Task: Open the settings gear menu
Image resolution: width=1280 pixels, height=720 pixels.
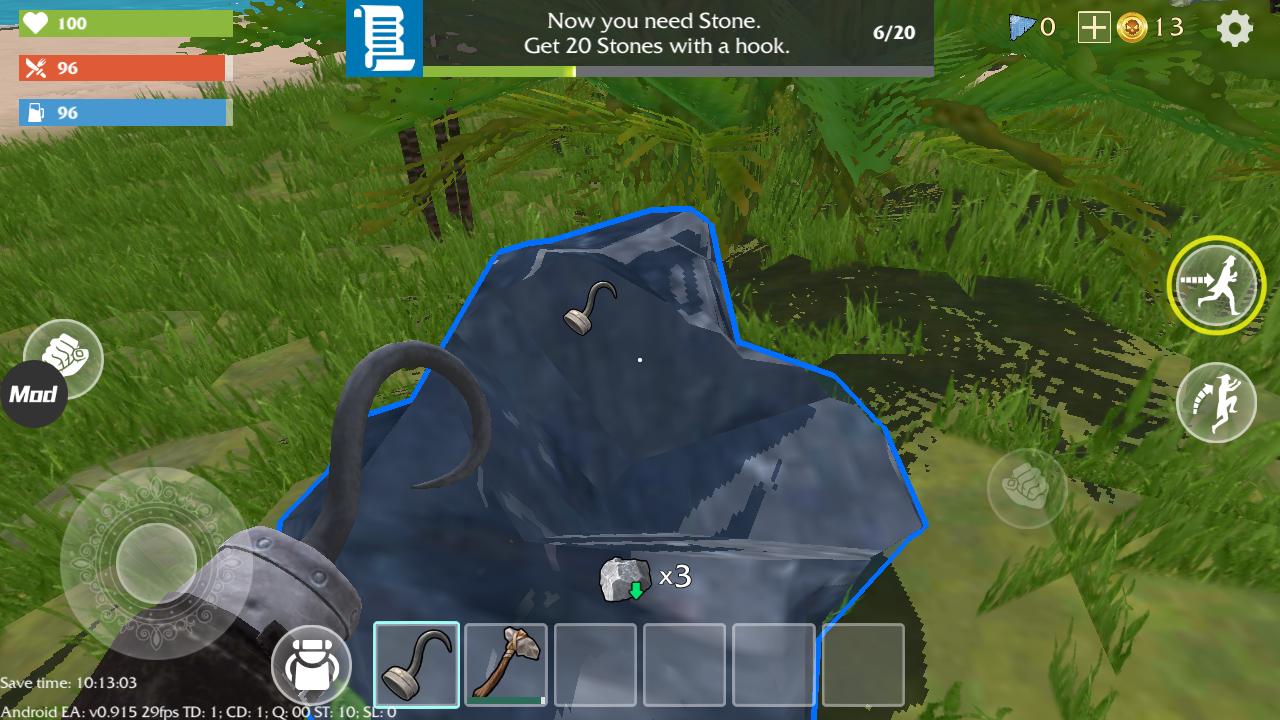Action: (1235, 29)
